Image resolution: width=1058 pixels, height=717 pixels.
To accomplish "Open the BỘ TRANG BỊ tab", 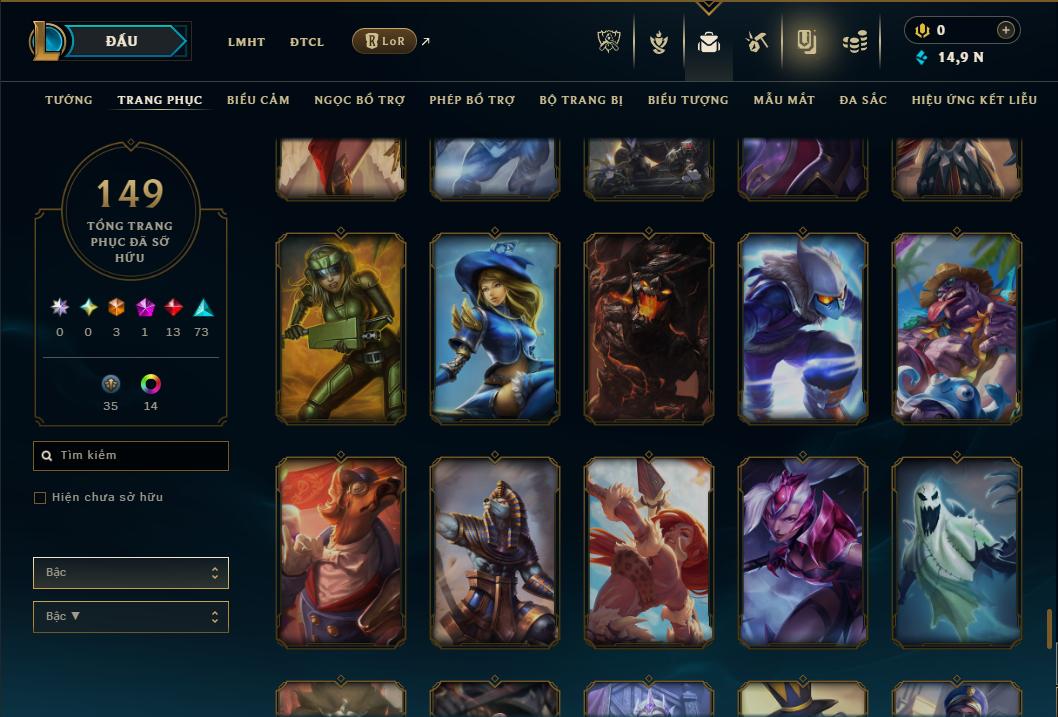I will tap(581, 100).
